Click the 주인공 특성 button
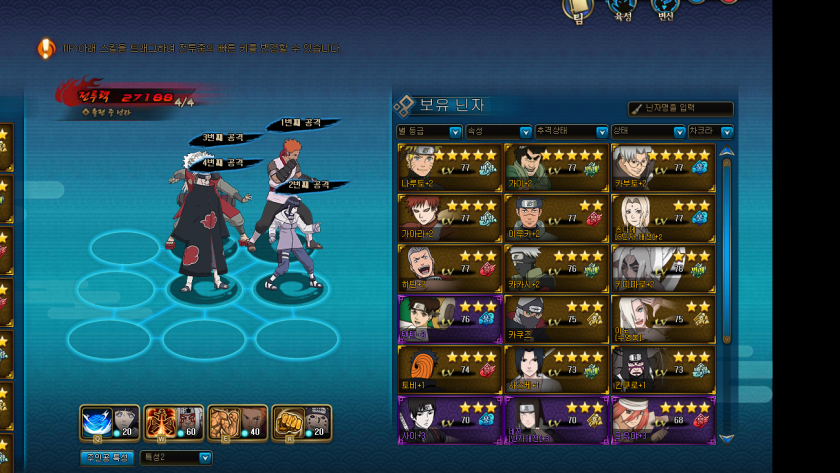The height and width of the screenshot is (473, 840). coord(106,457)
